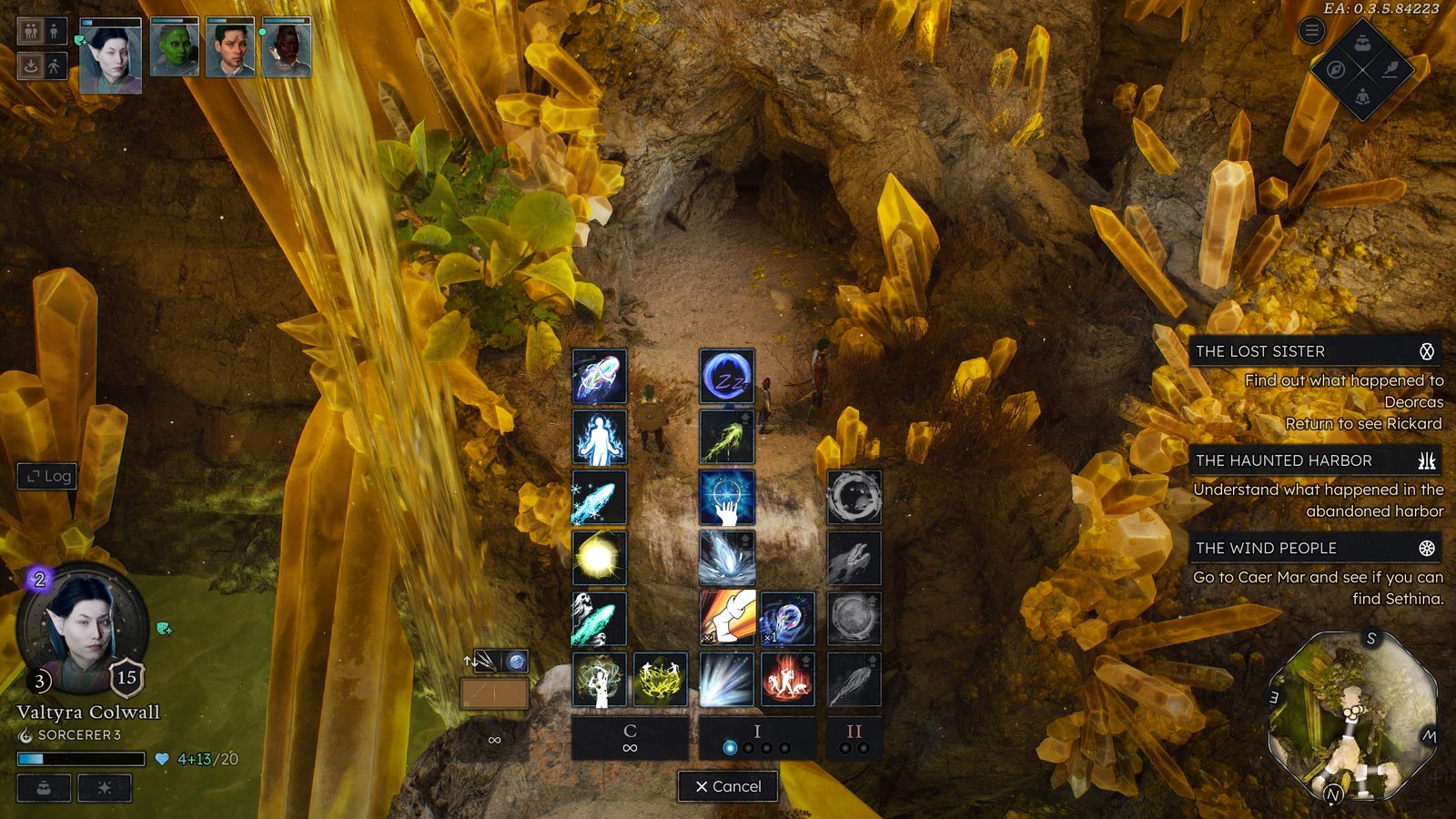This screenshot has height=819, width=1456.
Task: Pick the yellow dancing figures cantrip
Action: (x=660, y=679)
